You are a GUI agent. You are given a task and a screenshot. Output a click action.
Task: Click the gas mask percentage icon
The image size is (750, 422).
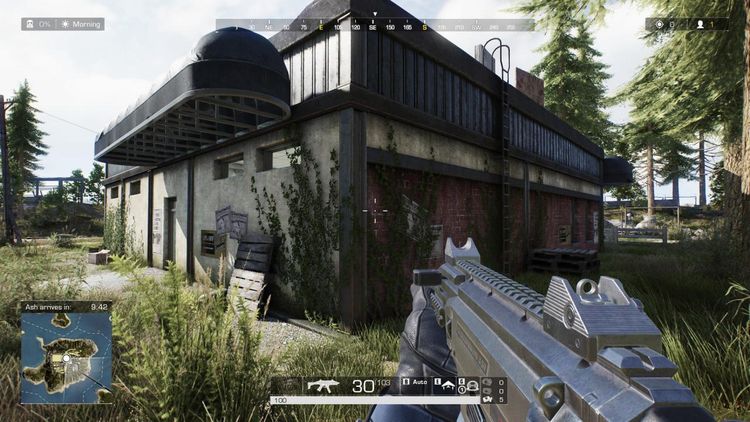[30, 24]
